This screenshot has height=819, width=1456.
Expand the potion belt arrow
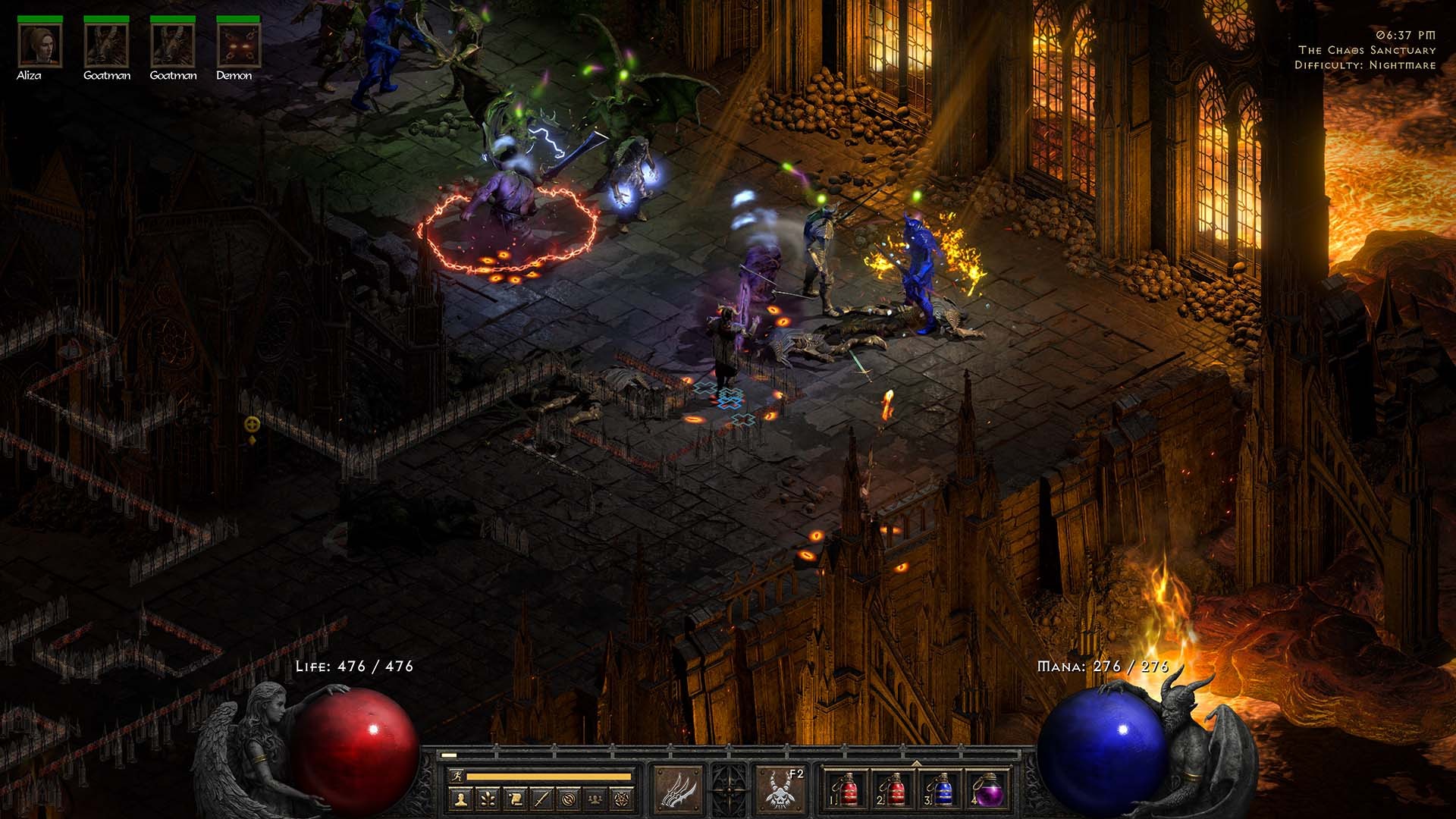pos(916,764)
